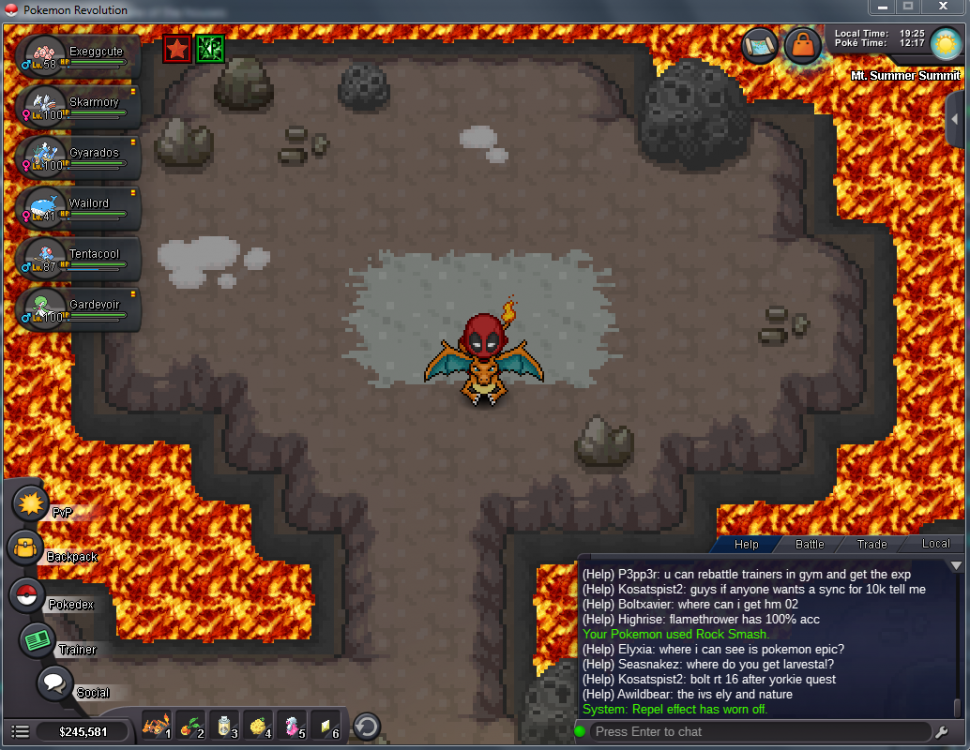Open the Pokedex
The width and height of the screenshot is (970, 750).
coord(27,595)
